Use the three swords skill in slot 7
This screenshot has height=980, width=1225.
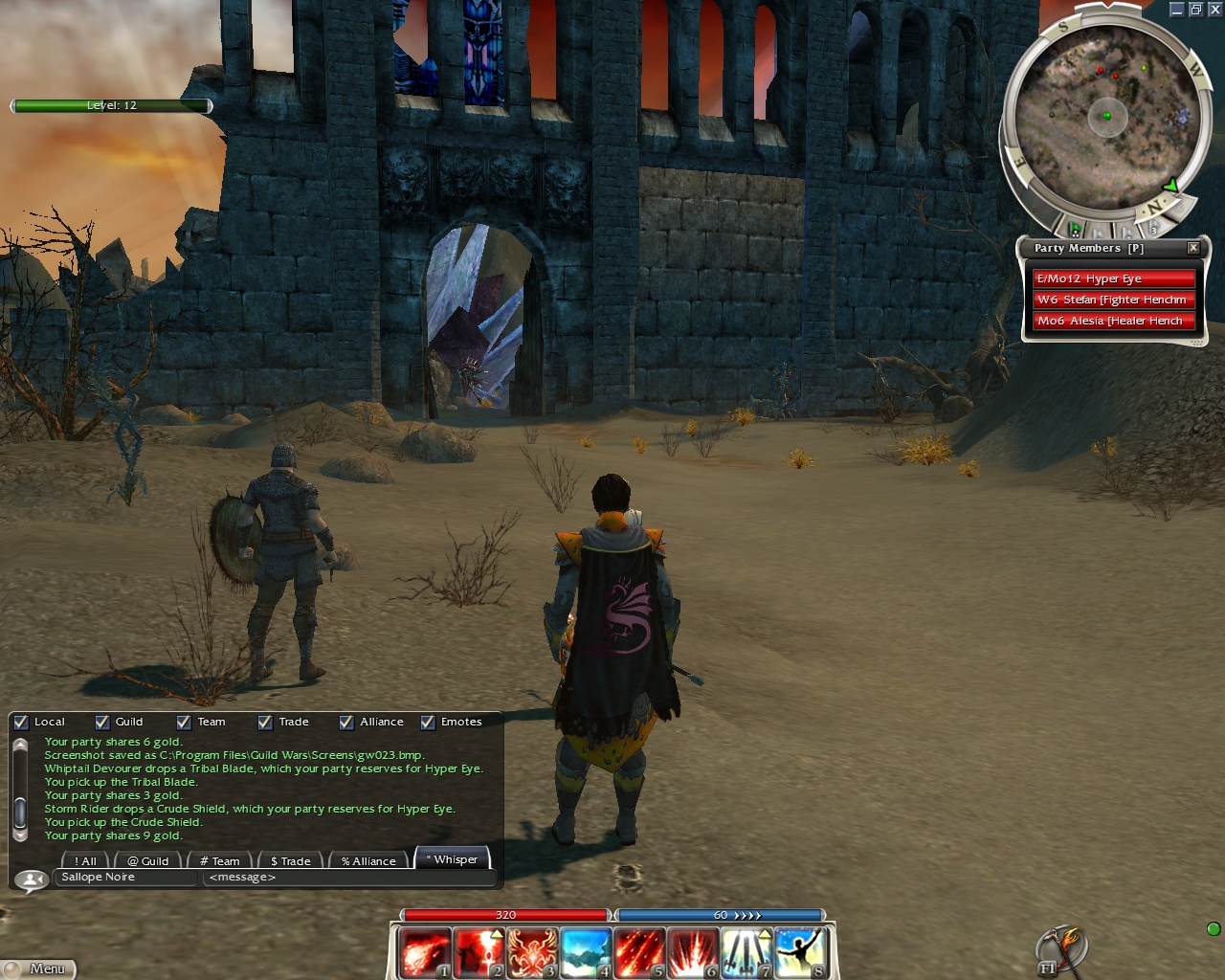click(x=746, y=952)
